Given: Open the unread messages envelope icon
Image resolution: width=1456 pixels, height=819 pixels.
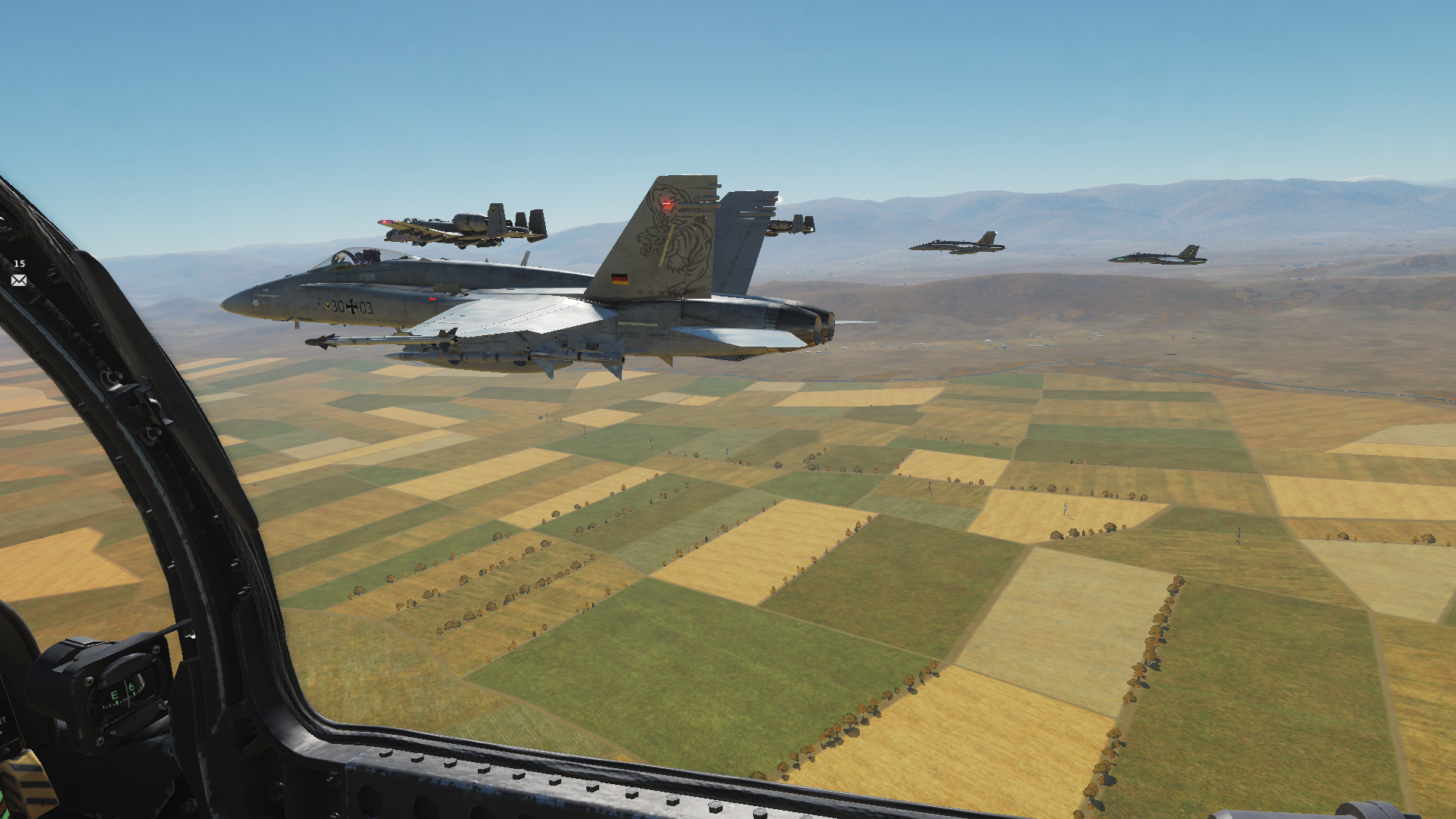Looking at the screenshot, I should coord(19,281).
